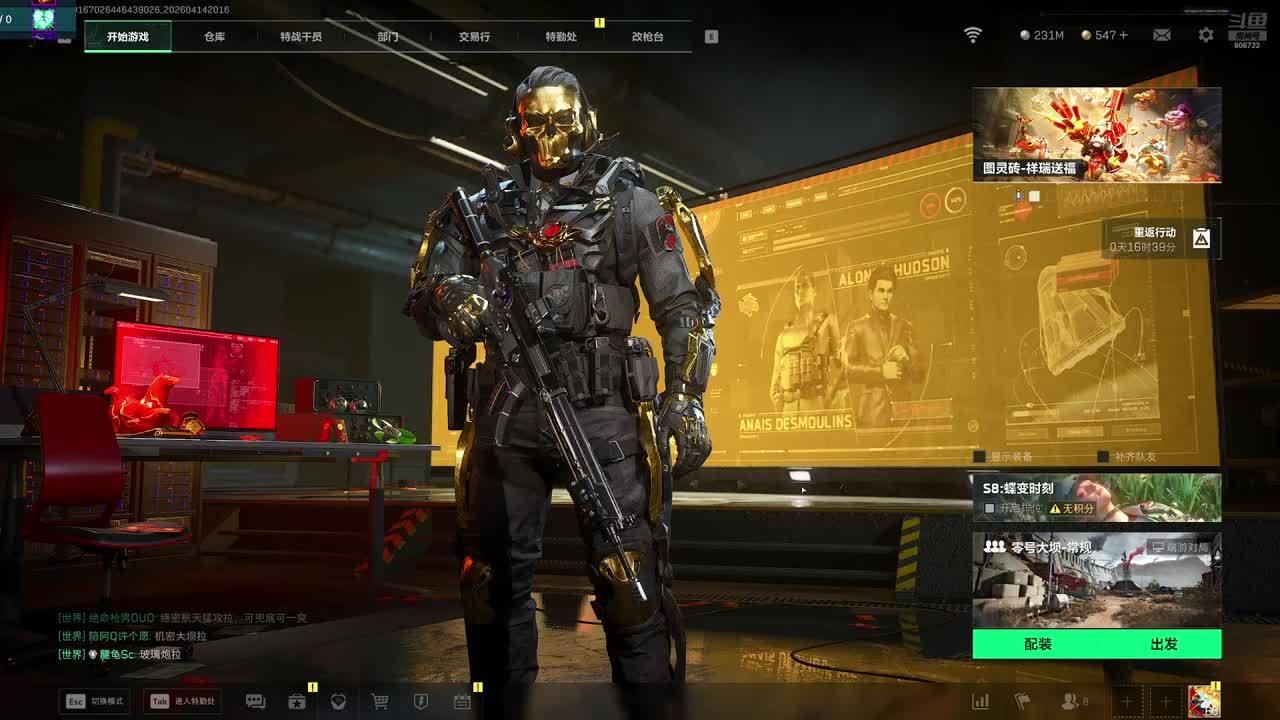1280x720 pixels.
Task: Enable the 补齐队友 fill-teammates checkbox
Action: (x=1103, y=457)
